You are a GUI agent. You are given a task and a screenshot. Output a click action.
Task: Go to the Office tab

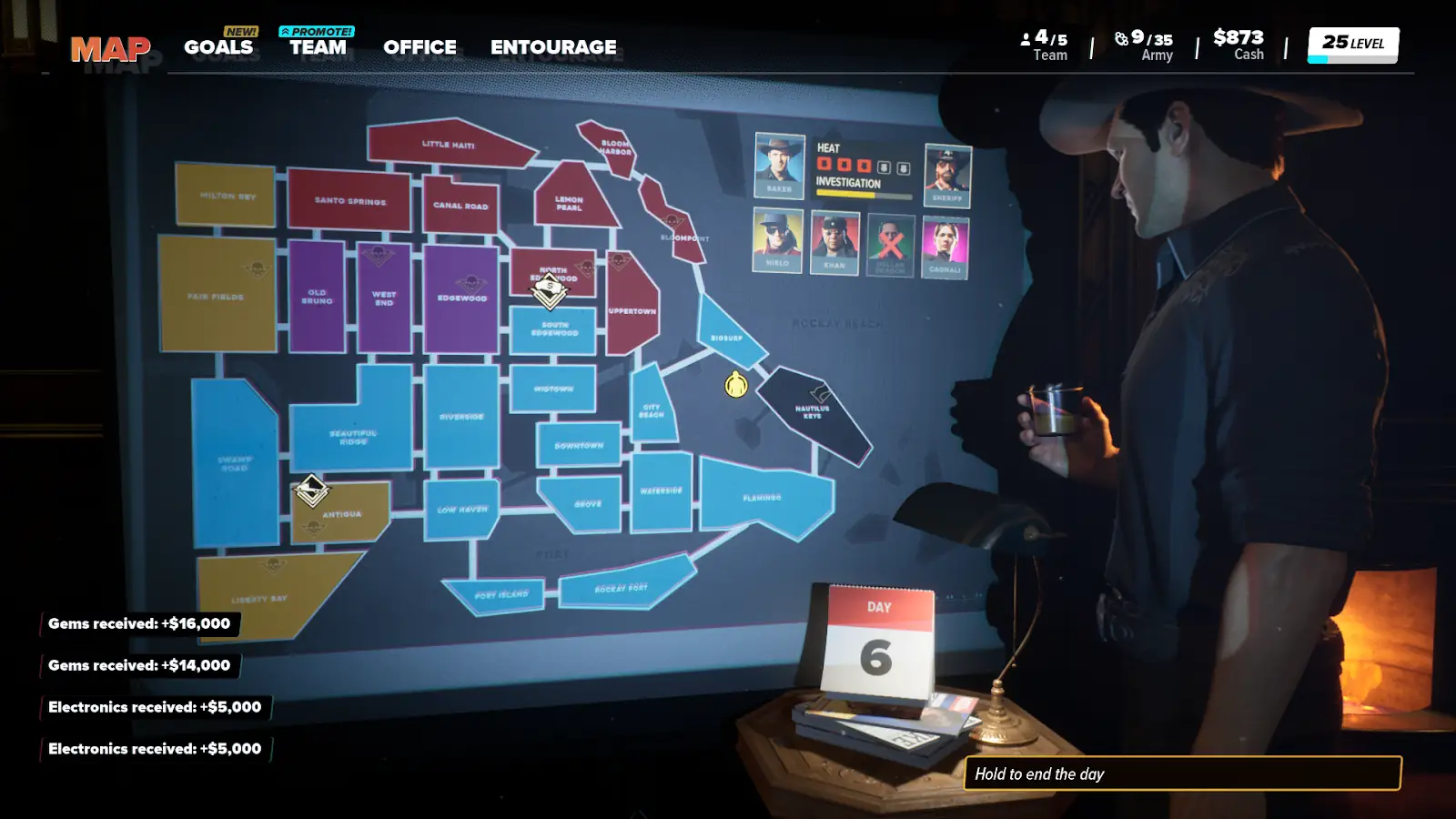point(420,46)
